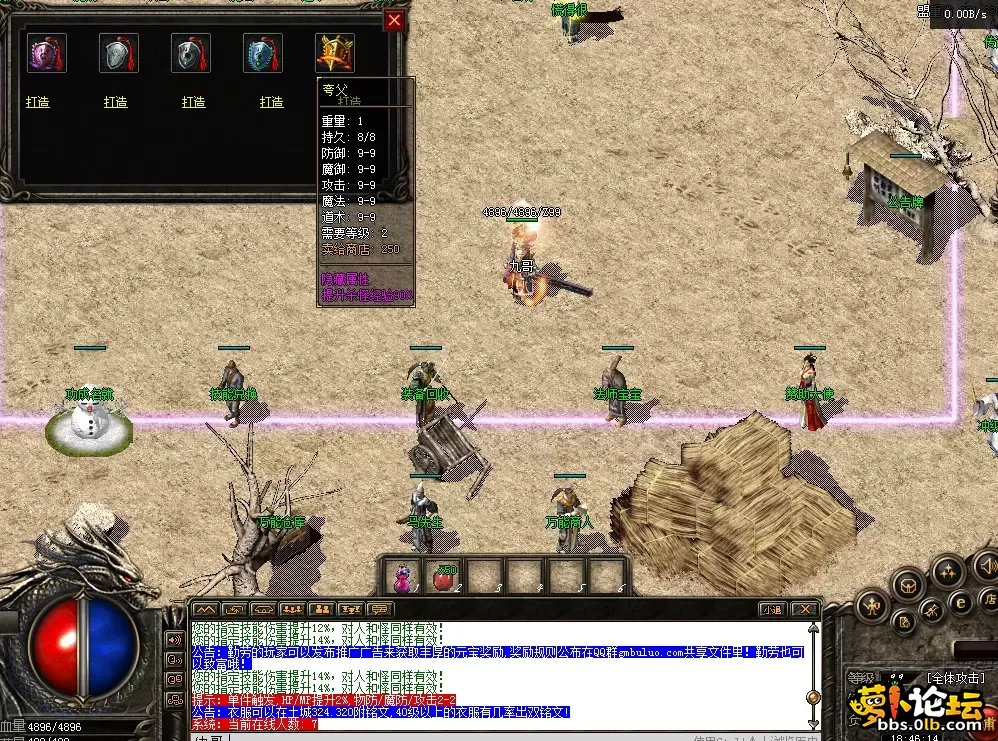Image resolution: width=998 pixels, height=741 pixels.
Task: Use the pink potion in hotbar slot 1
Action: tap(402, 577)
